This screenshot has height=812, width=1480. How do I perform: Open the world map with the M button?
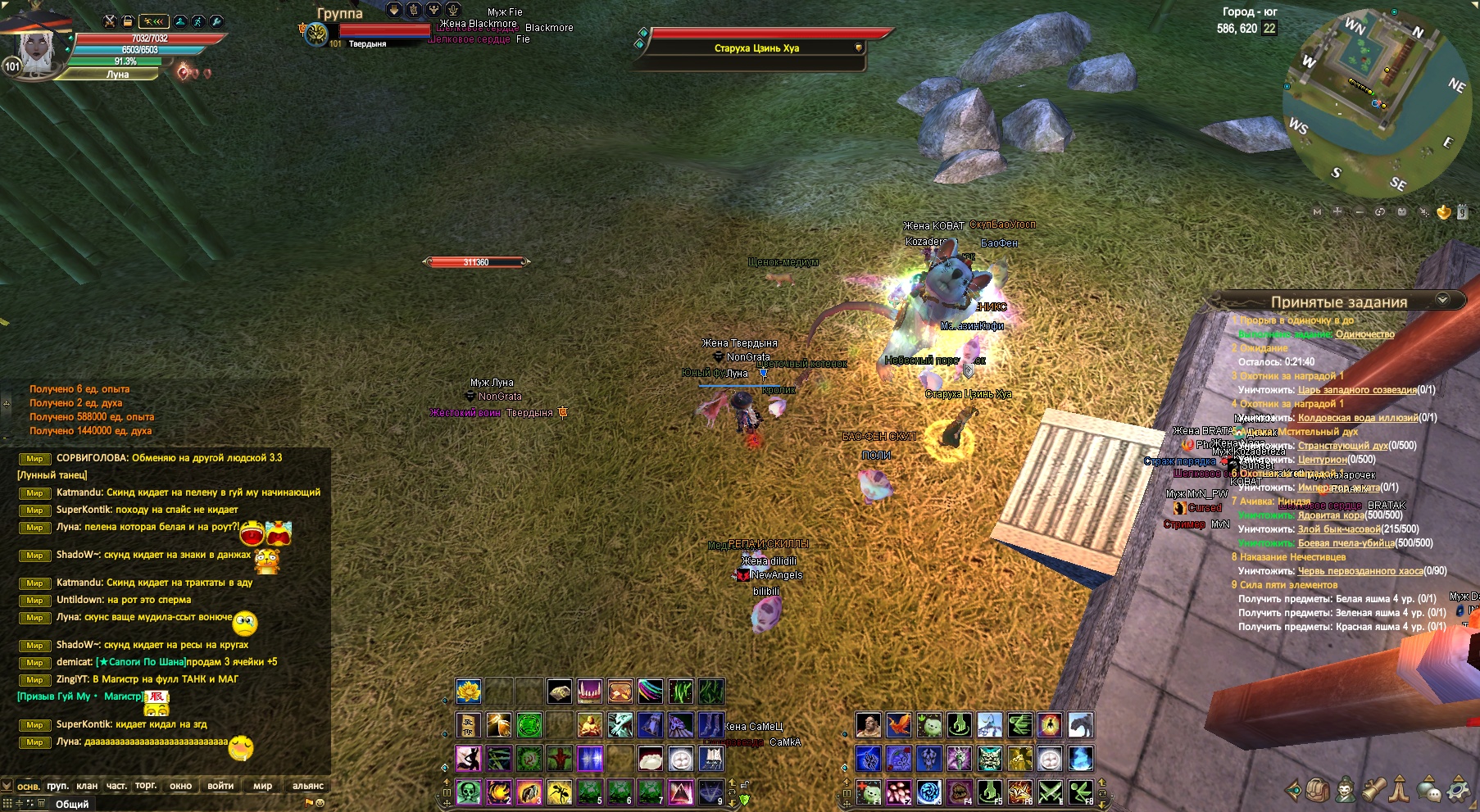coord(1317,212)
